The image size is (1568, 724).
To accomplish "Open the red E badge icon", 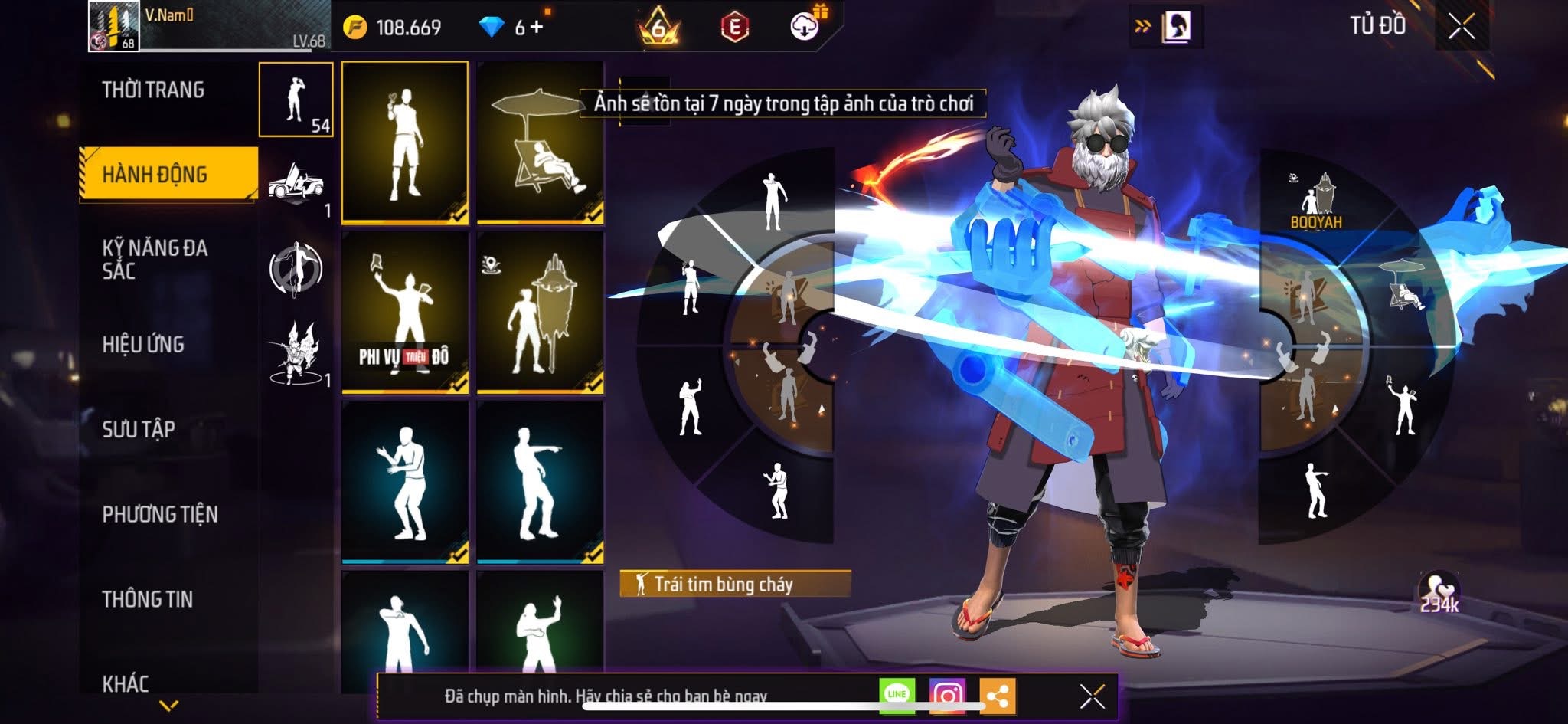I will click(x=734, y=28).
